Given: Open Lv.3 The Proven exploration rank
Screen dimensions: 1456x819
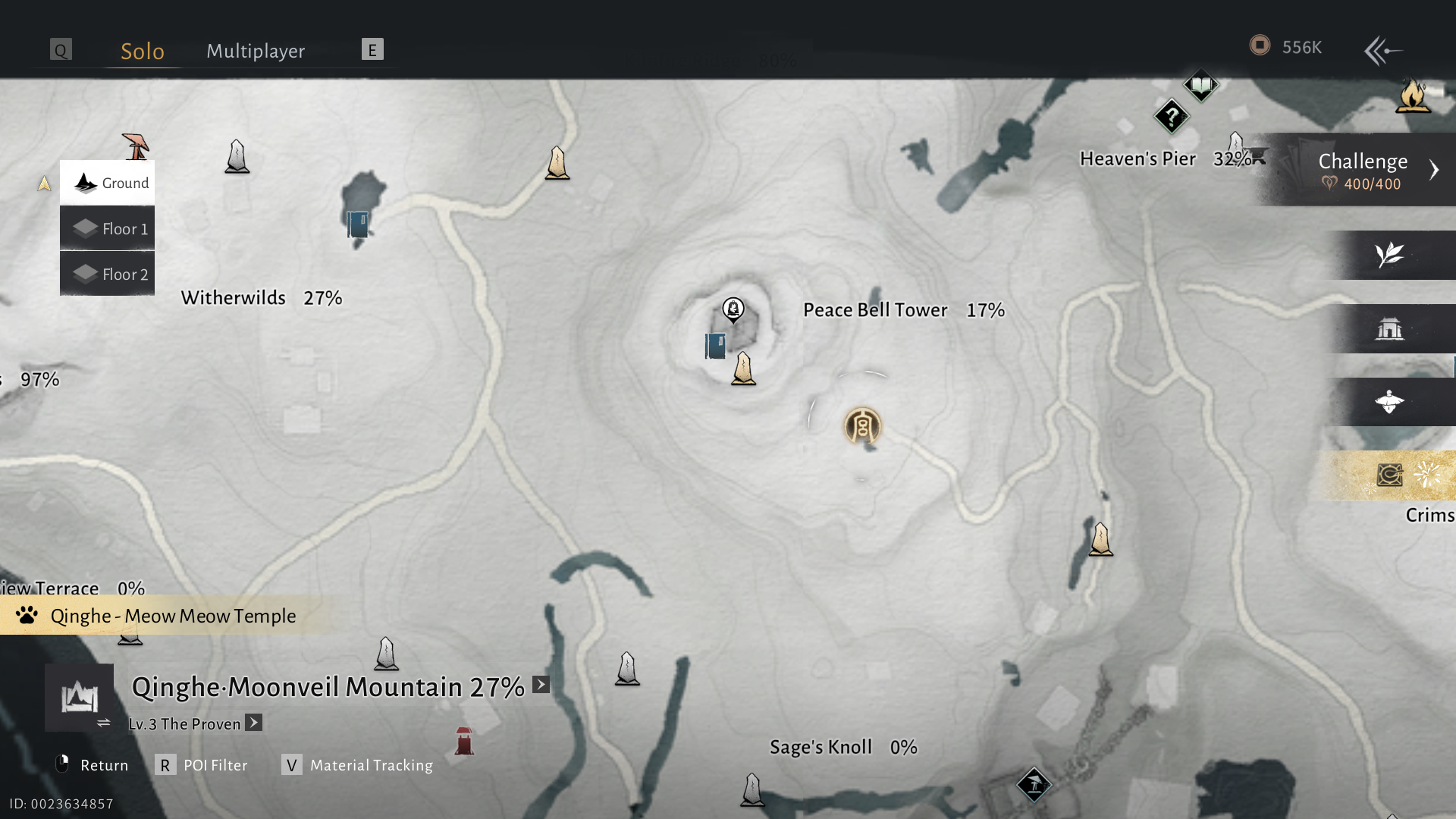Looking at the screenshot, I should (254, 723).
